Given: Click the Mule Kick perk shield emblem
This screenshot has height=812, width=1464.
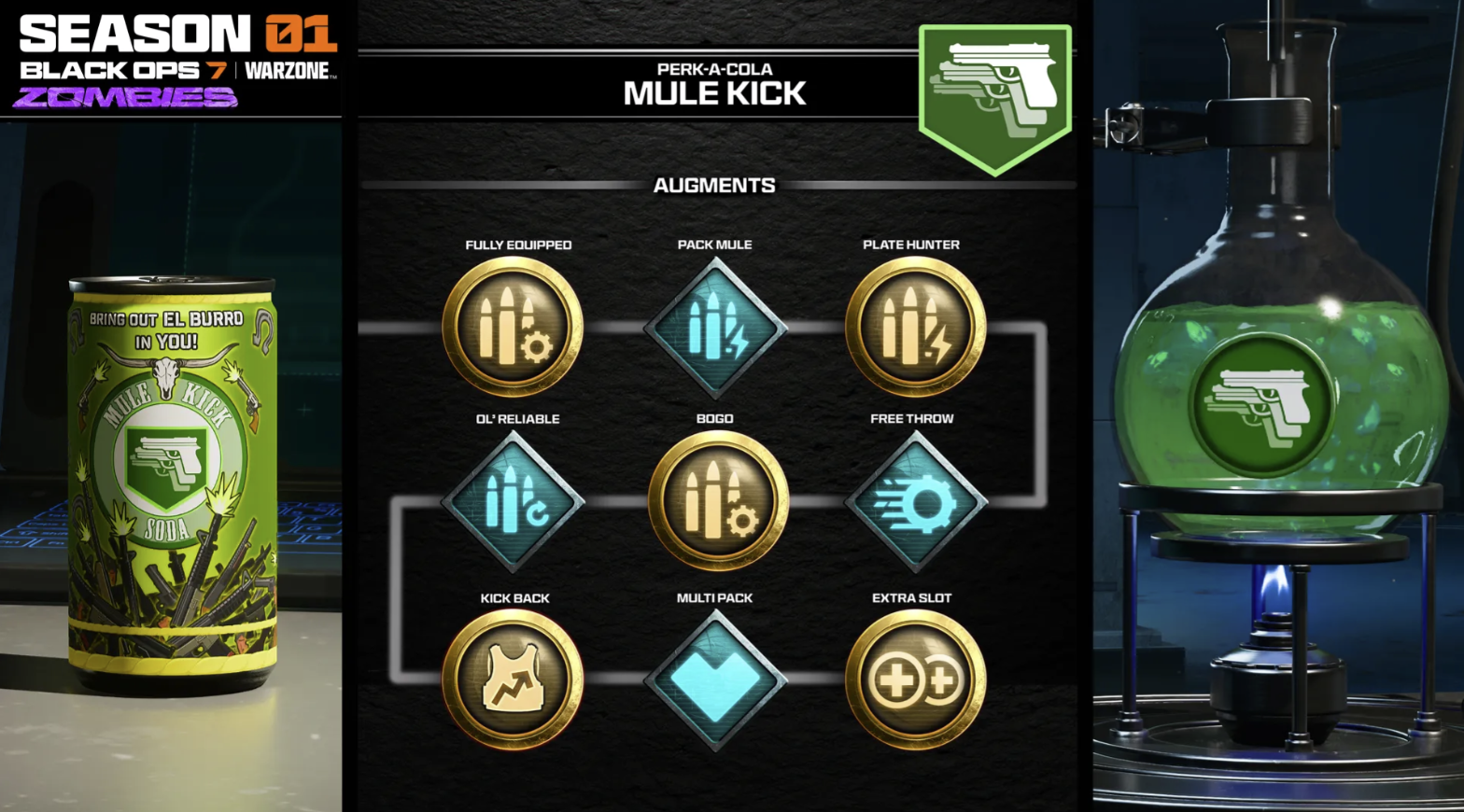Looking at the screenshot, I should [995, 96].
